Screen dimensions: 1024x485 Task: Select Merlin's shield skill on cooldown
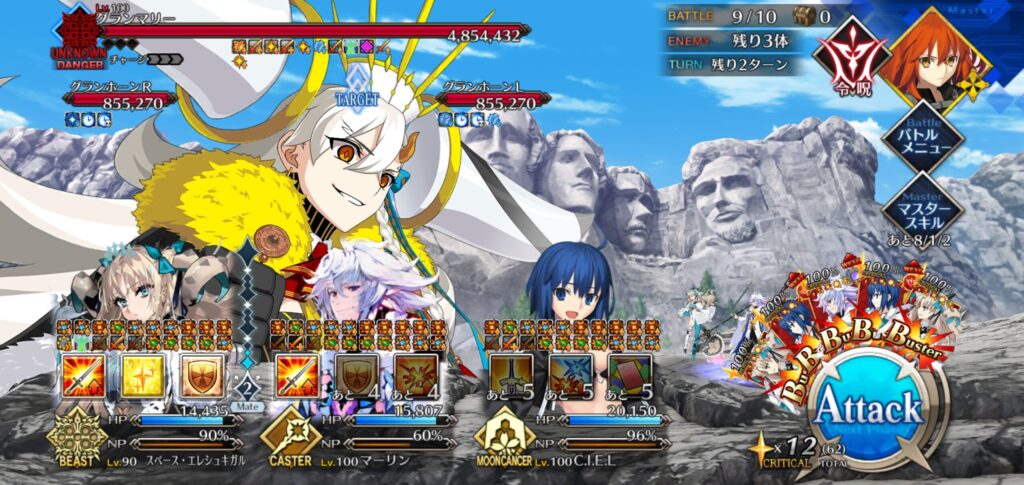pos(355,376)
